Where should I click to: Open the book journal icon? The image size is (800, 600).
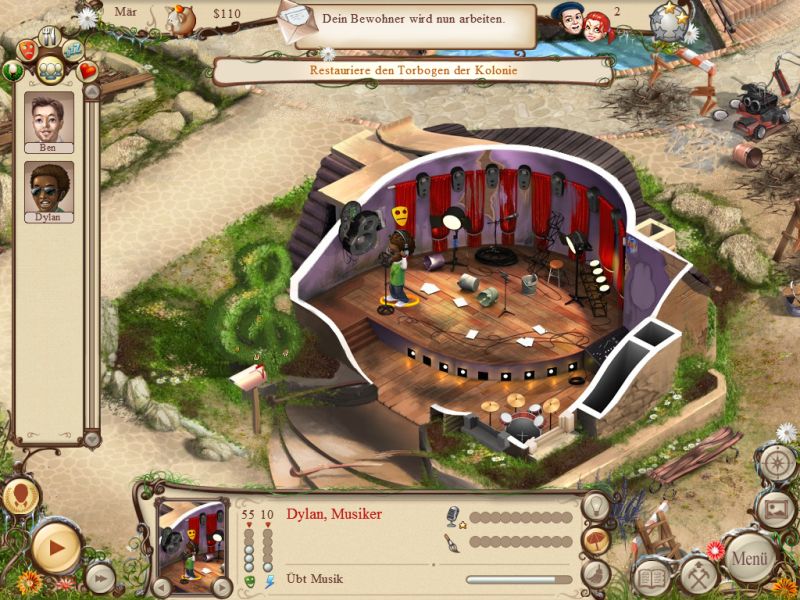pos(653,578)
